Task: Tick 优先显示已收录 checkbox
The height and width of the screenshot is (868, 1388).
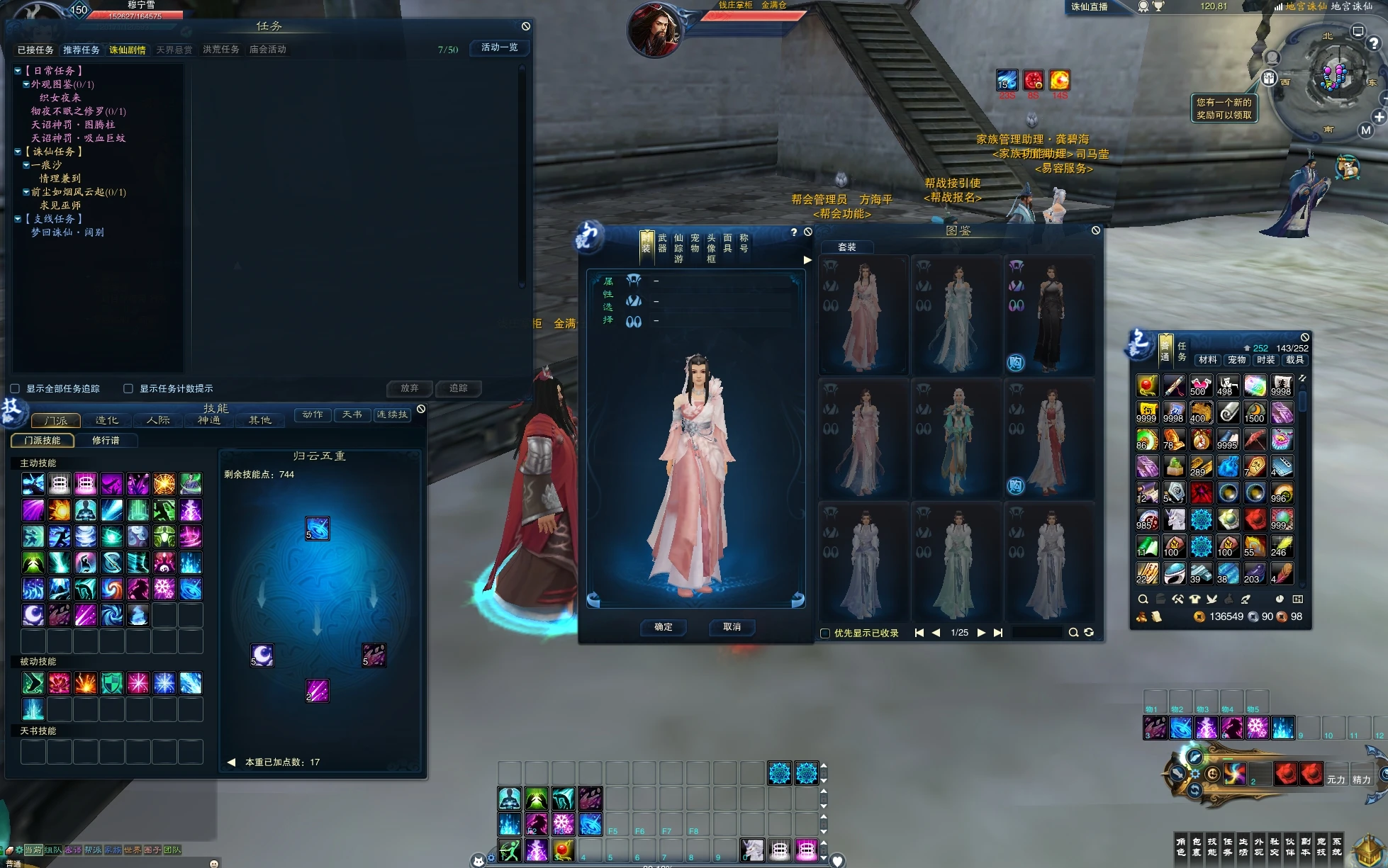Action: pos(825,633)
